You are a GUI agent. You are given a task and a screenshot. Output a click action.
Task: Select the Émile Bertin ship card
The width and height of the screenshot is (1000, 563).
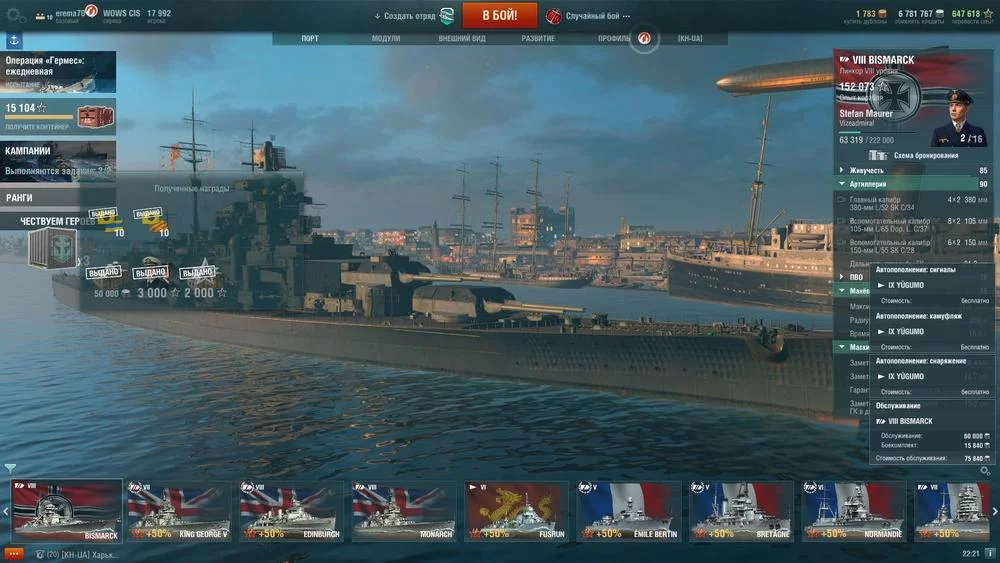point(628,511)
